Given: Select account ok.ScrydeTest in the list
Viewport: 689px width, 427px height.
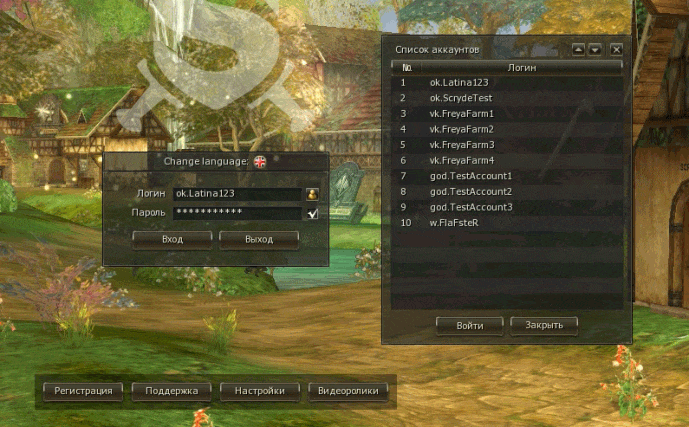Looking at the screenshot, I should (460, 98).
